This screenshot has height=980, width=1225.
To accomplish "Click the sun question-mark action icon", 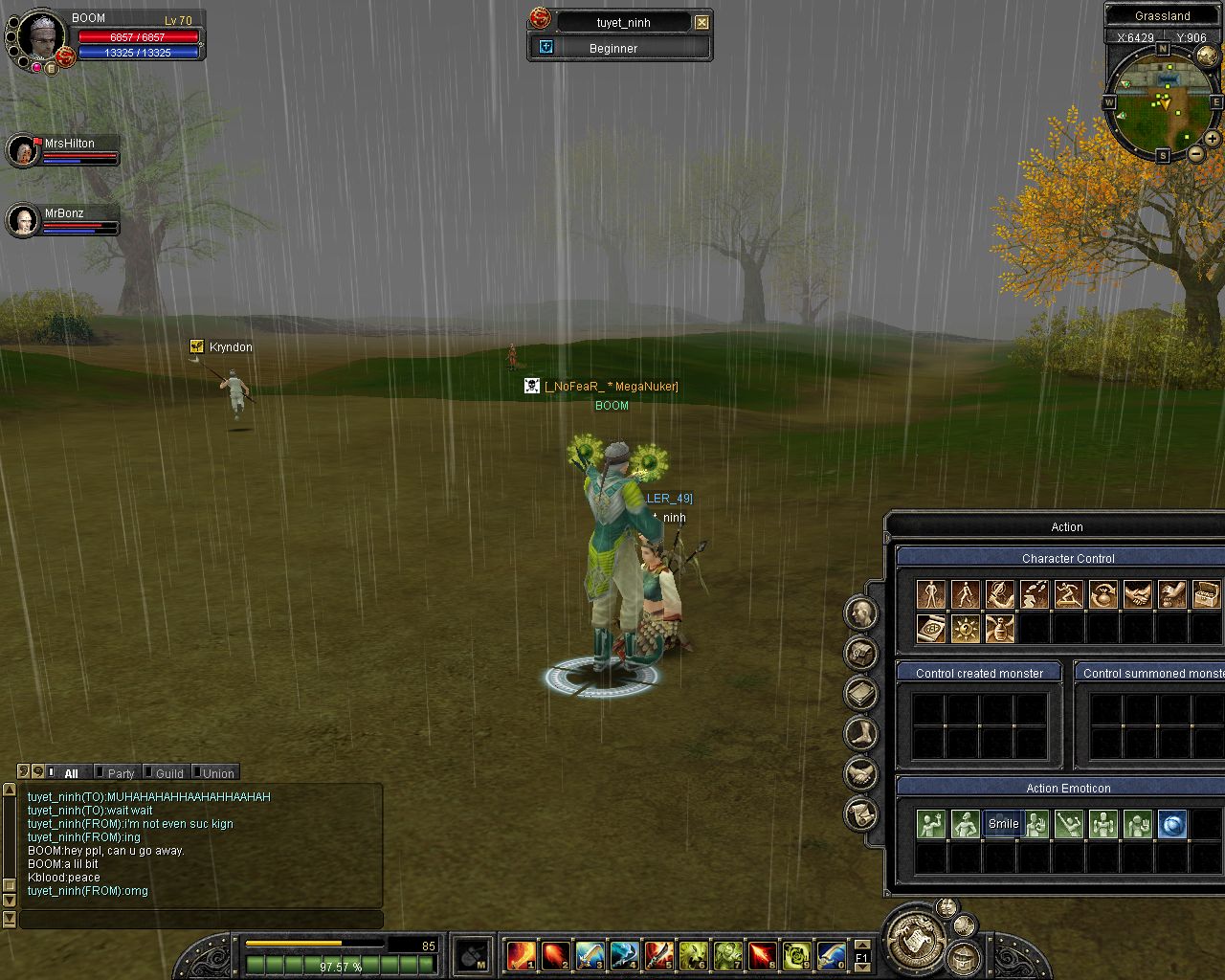I will (965, 629).
